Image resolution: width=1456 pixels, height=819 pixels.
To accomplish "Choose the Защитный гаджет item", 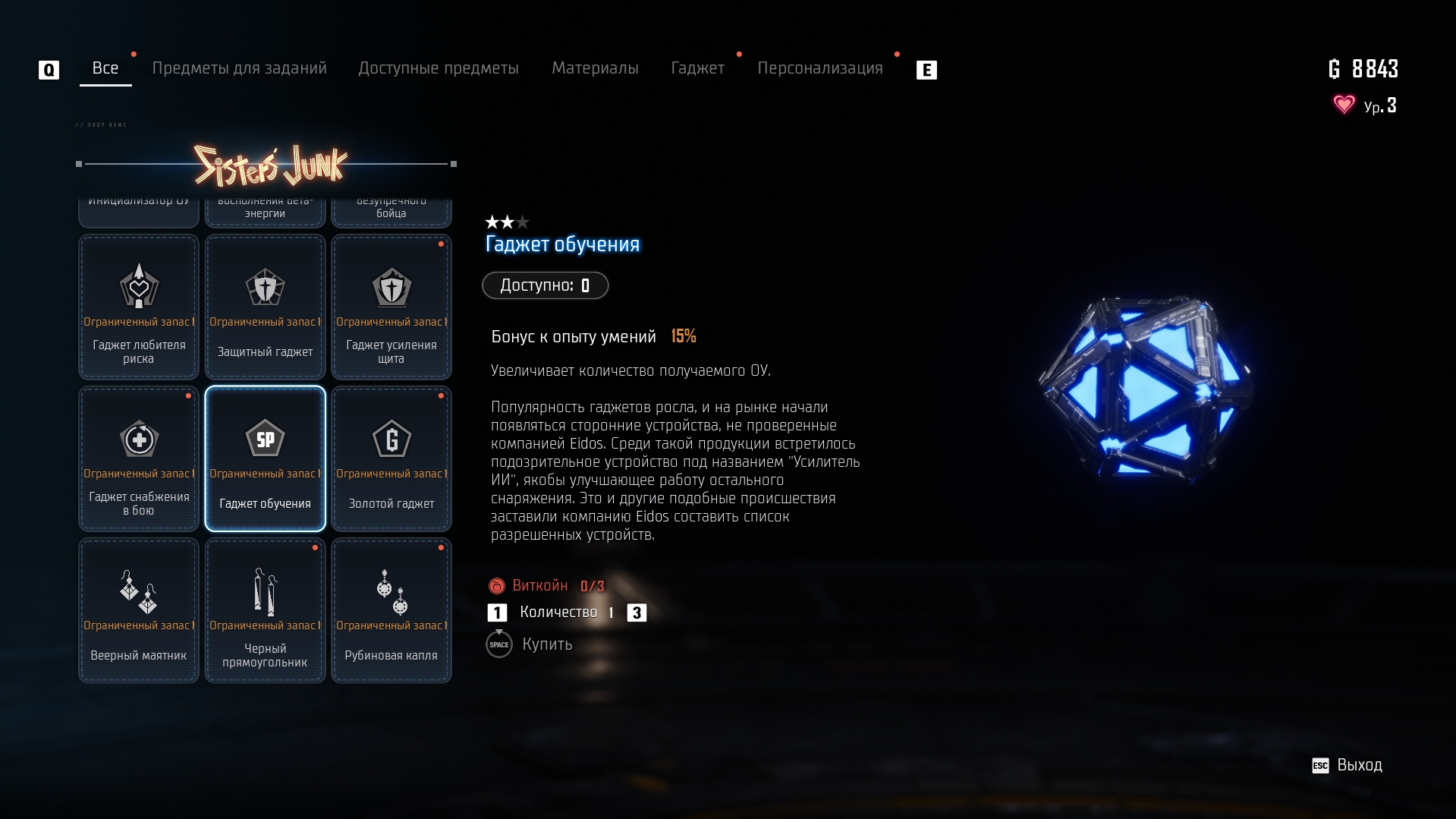I will tap(265, 307).
